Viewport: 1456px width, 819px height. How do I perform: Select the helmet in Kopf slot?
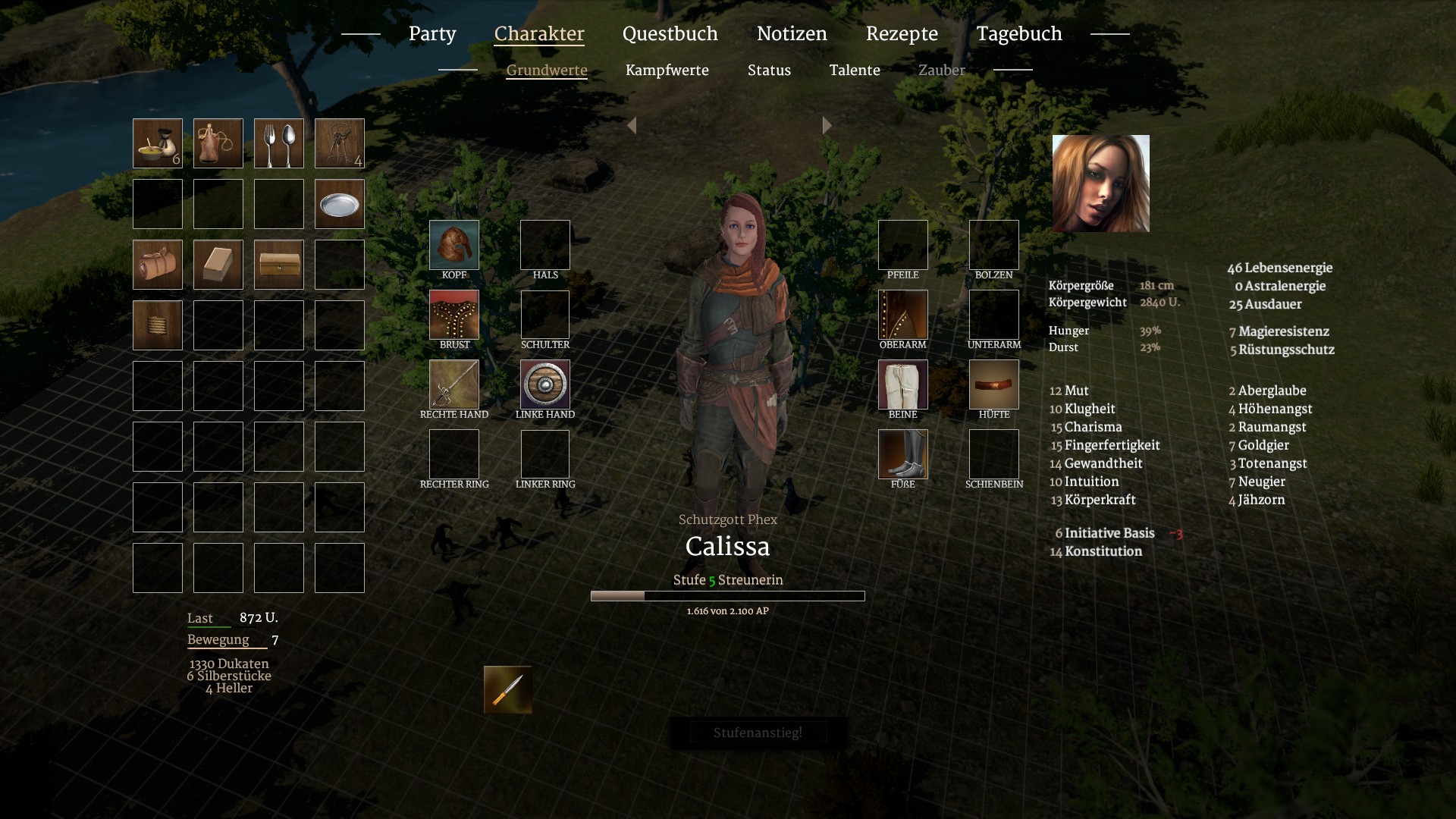click(454, 245)
